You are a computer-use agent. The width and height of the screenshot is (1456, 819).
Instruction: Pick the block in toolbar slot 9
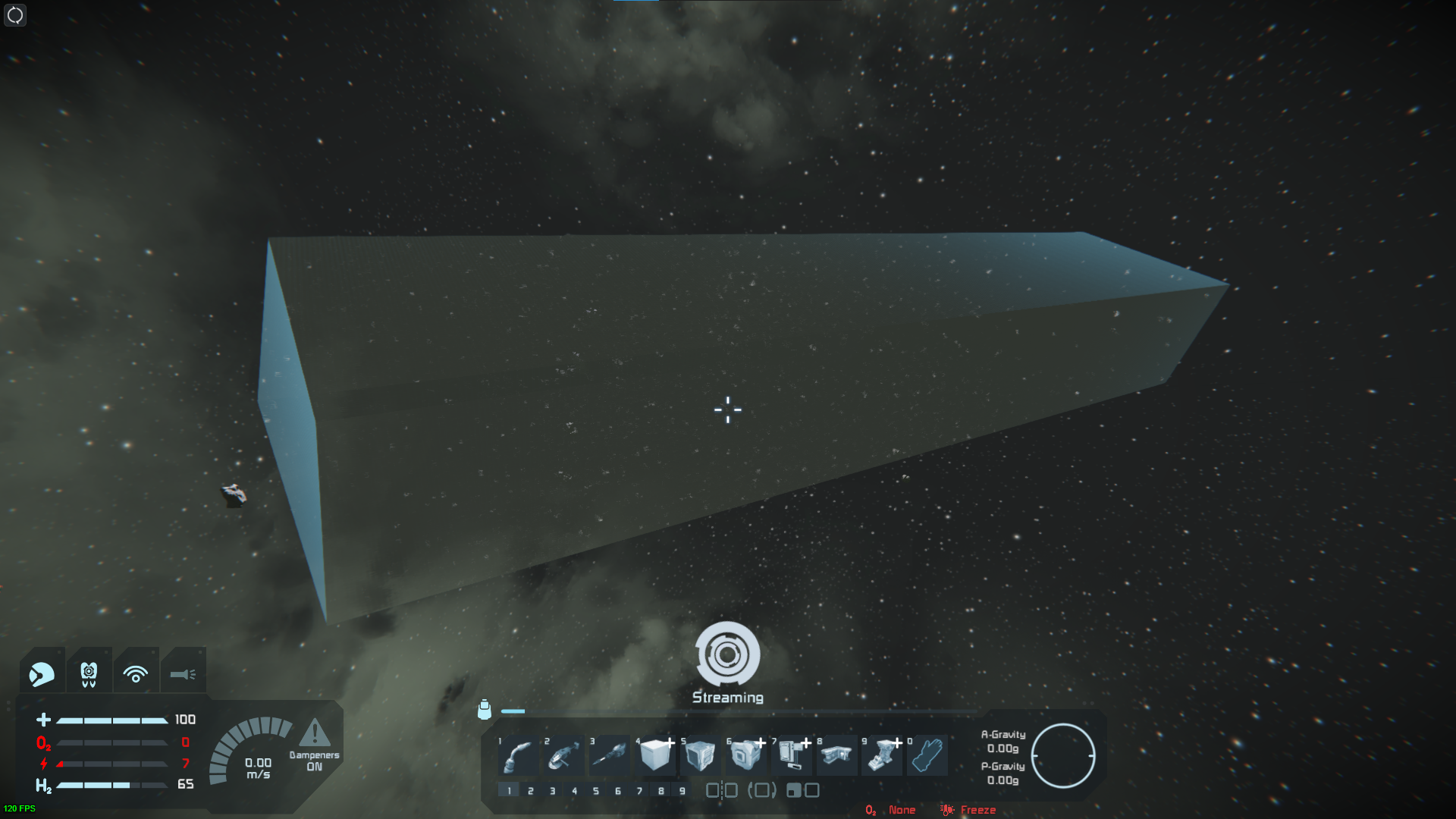(x=882, y=755)
